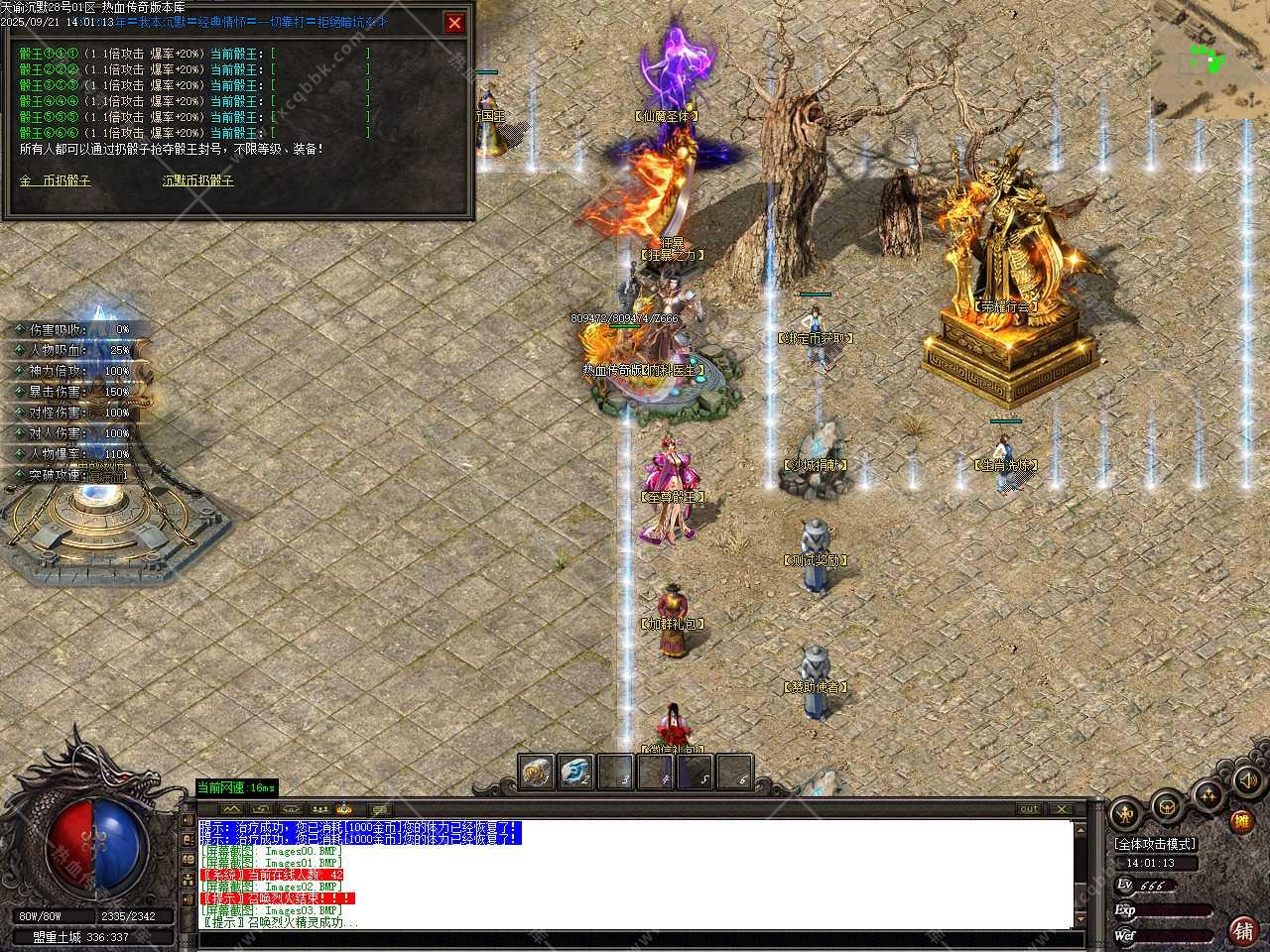The height and width of the screenshot is (952, 1270).
Task: Click the chat text input box
Action: [635, 939]
